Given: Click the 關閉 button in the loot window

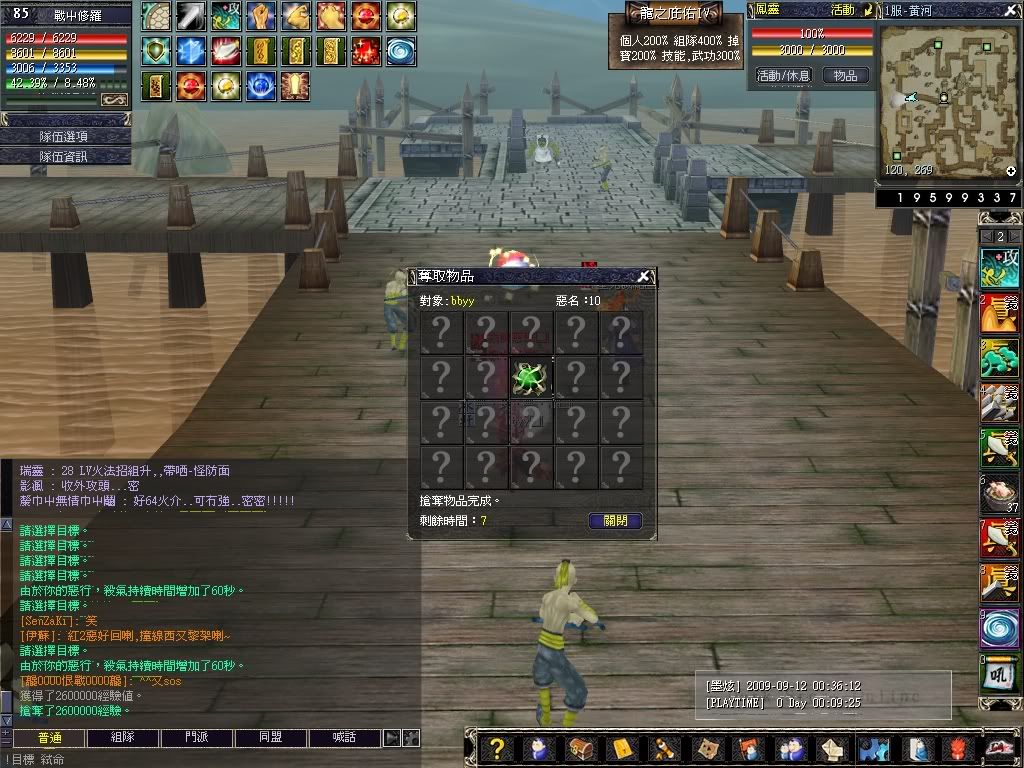Looking at the screenshot, I should pyautogui.click(x=615, y=521).
